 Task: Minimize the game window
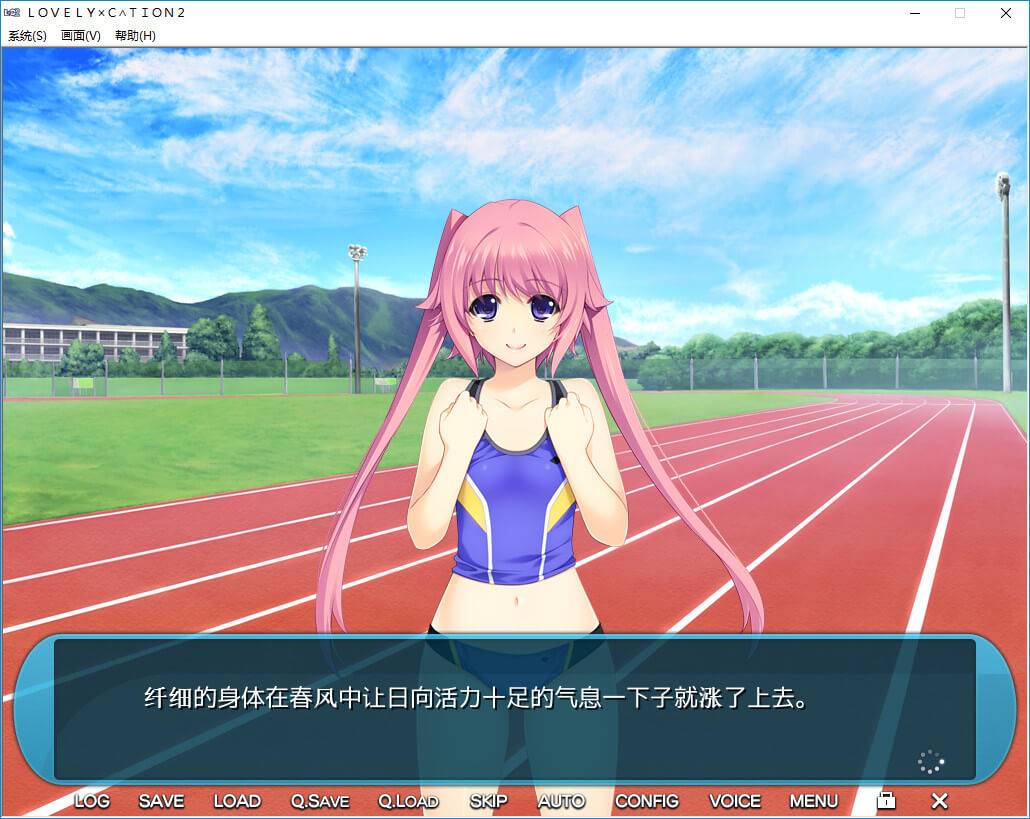pyautogui.click(x=914, y=13)
